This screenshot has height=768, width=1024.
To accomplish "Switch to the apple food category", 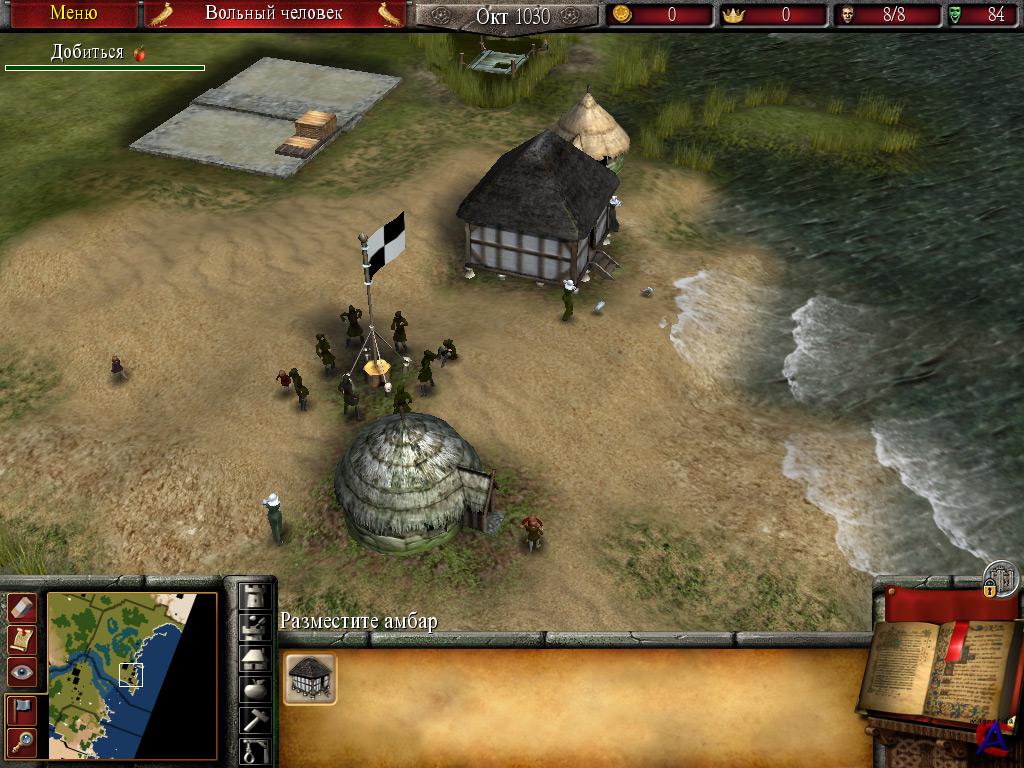I will click(255, 690).
